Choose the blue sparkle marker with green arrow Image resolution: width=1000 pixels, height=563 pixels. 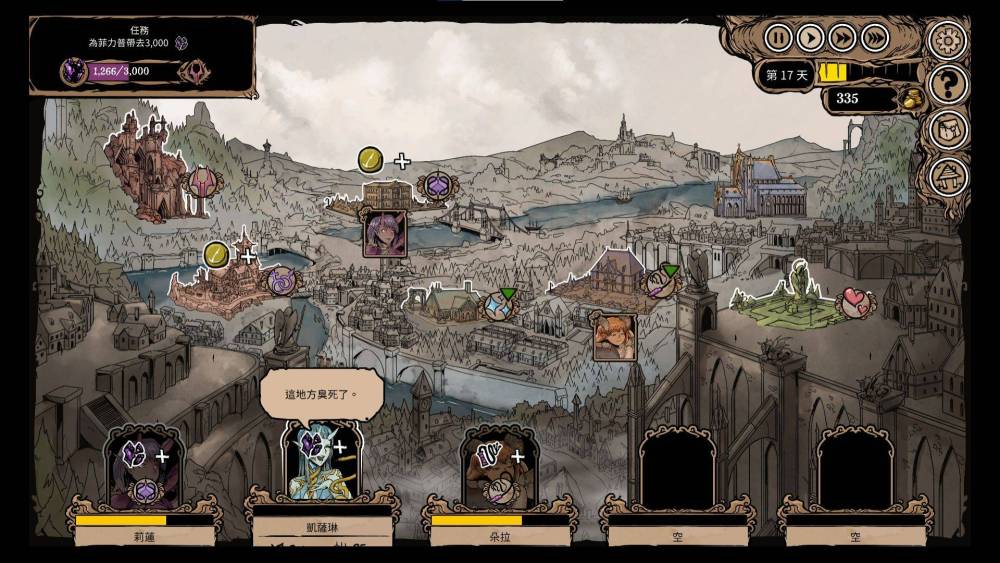point(499,306)
